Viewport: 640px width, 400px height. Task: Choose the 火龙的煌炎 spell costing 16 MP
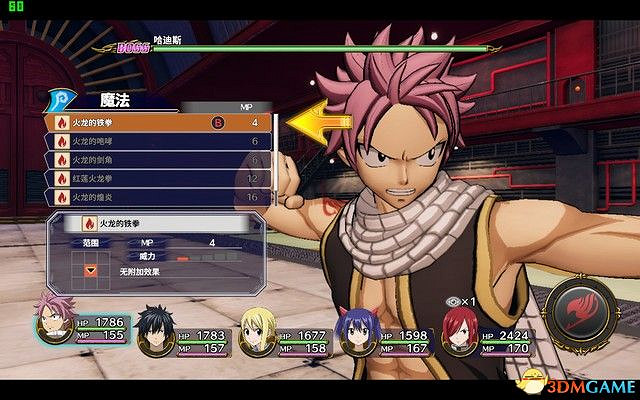click(150, 197)
